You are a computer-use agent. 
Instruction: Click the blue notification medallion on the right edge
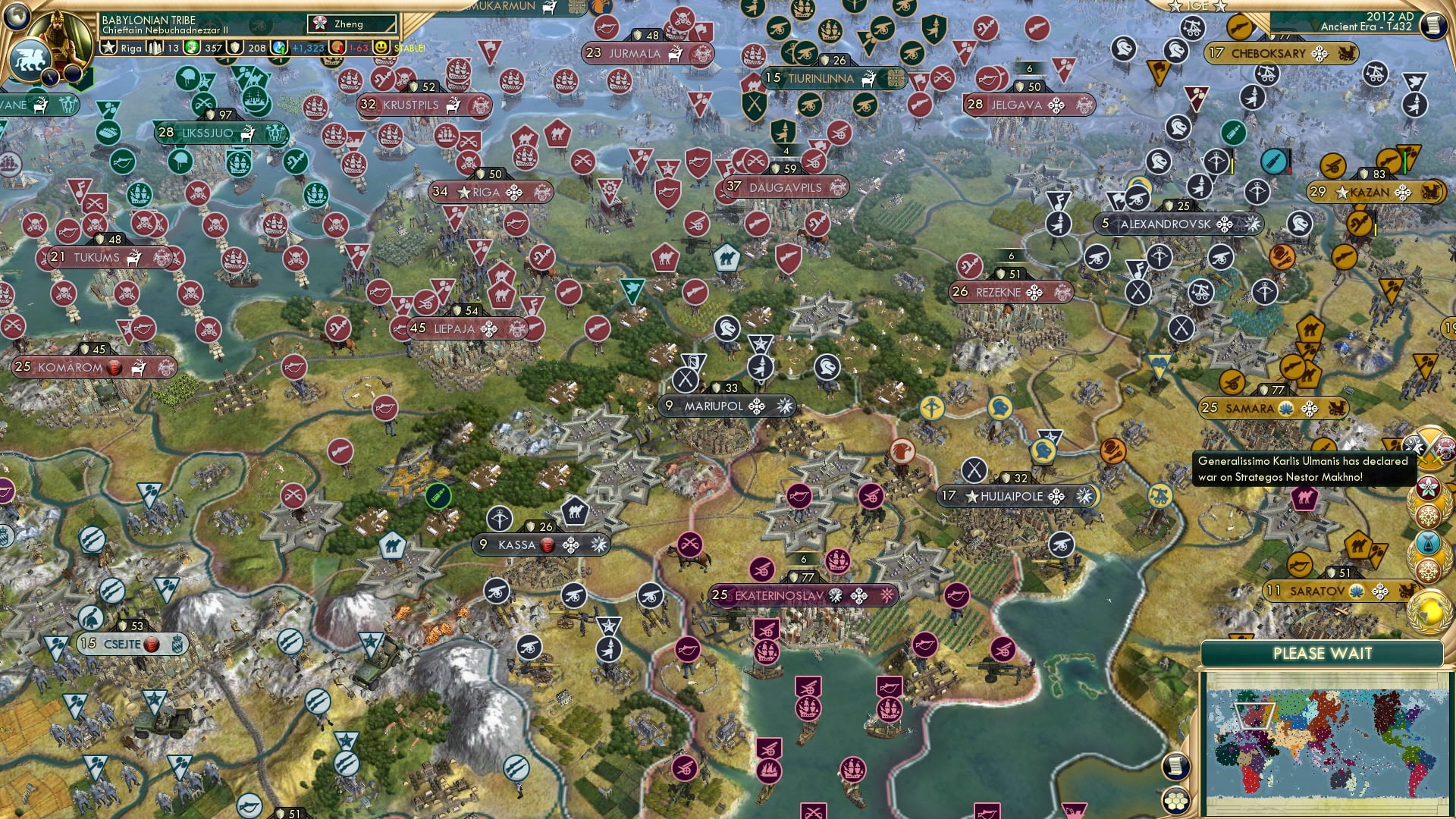coord(1428,543)
